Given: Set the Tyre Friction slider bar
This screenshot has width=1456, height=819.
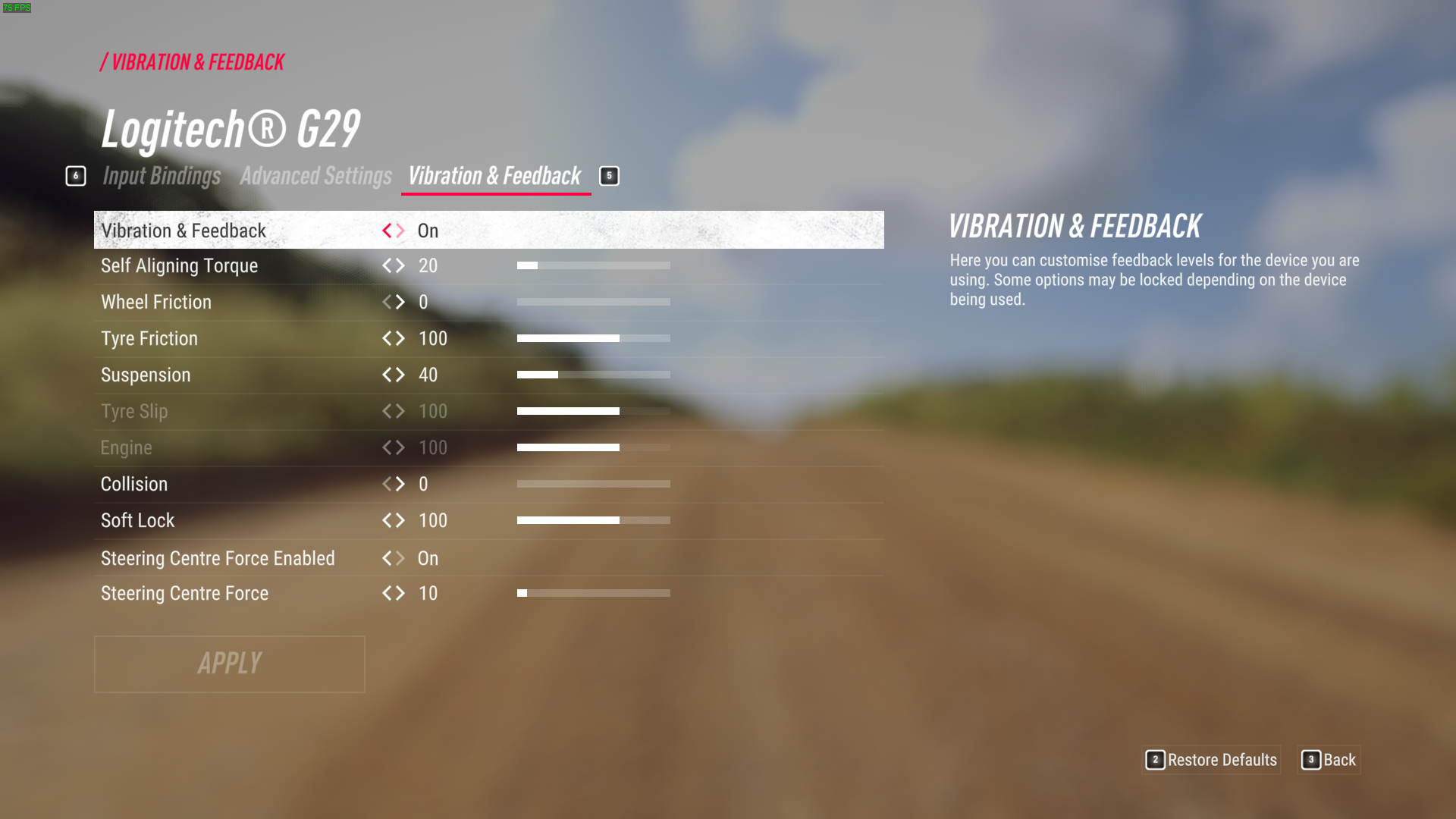Looking at the screenshot, I should coord(593,338).
